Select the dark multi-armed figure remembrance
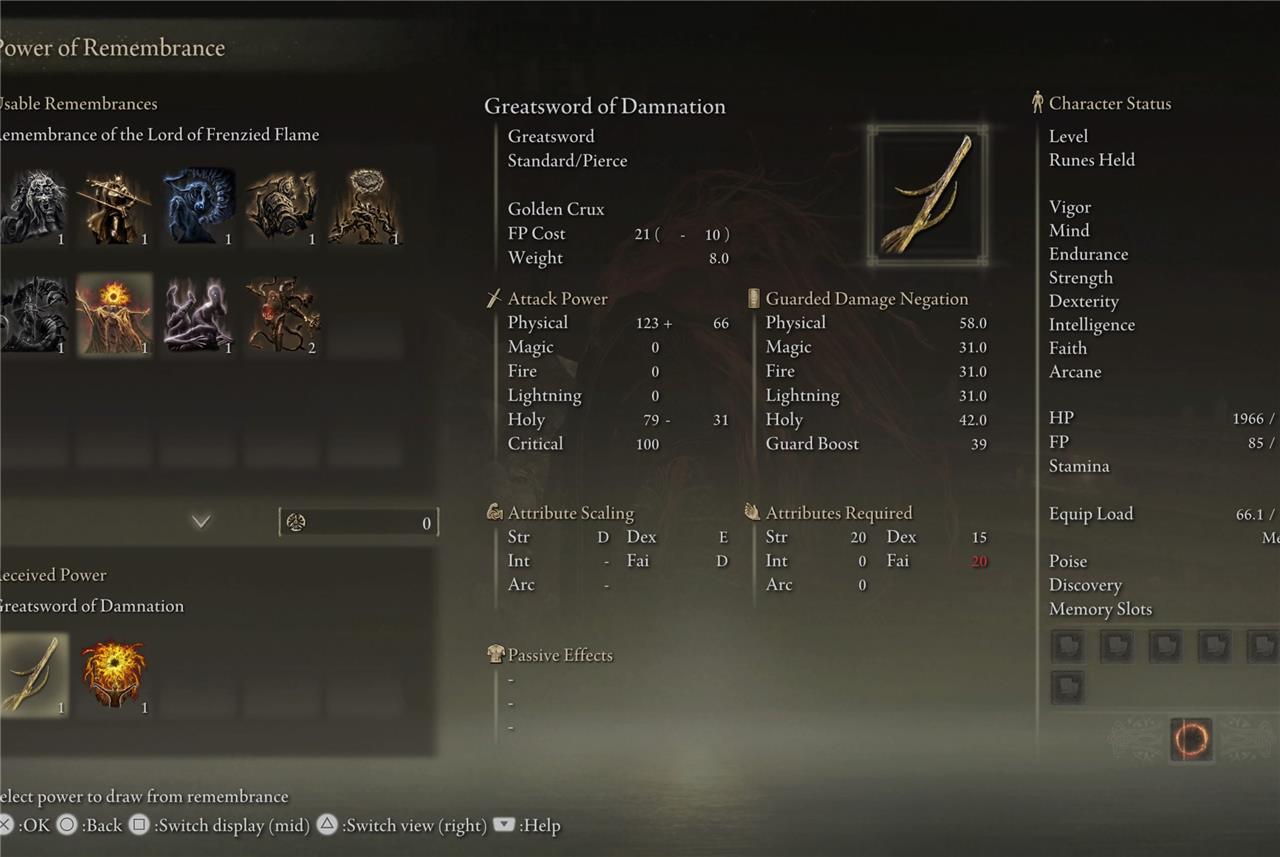 (32, 314)
